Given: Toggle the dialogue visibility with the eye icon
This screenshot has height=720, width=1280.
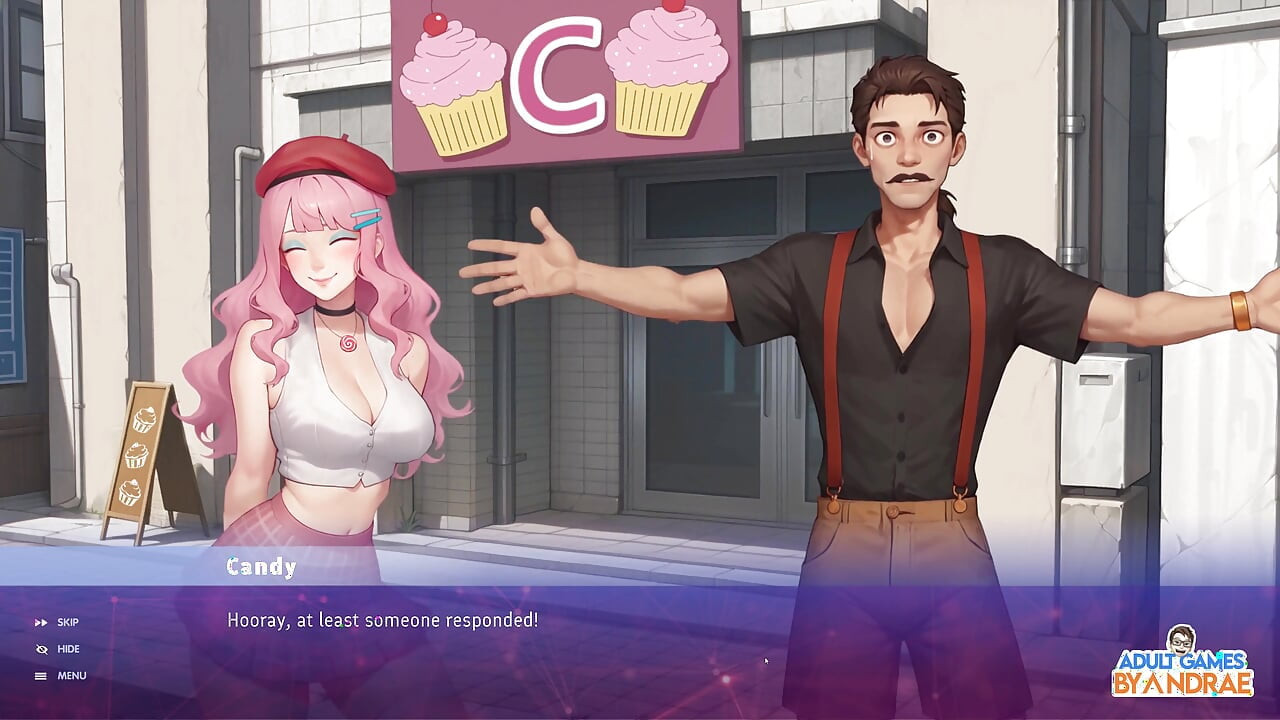Looking at the screenshot, I should pos(42,649).
